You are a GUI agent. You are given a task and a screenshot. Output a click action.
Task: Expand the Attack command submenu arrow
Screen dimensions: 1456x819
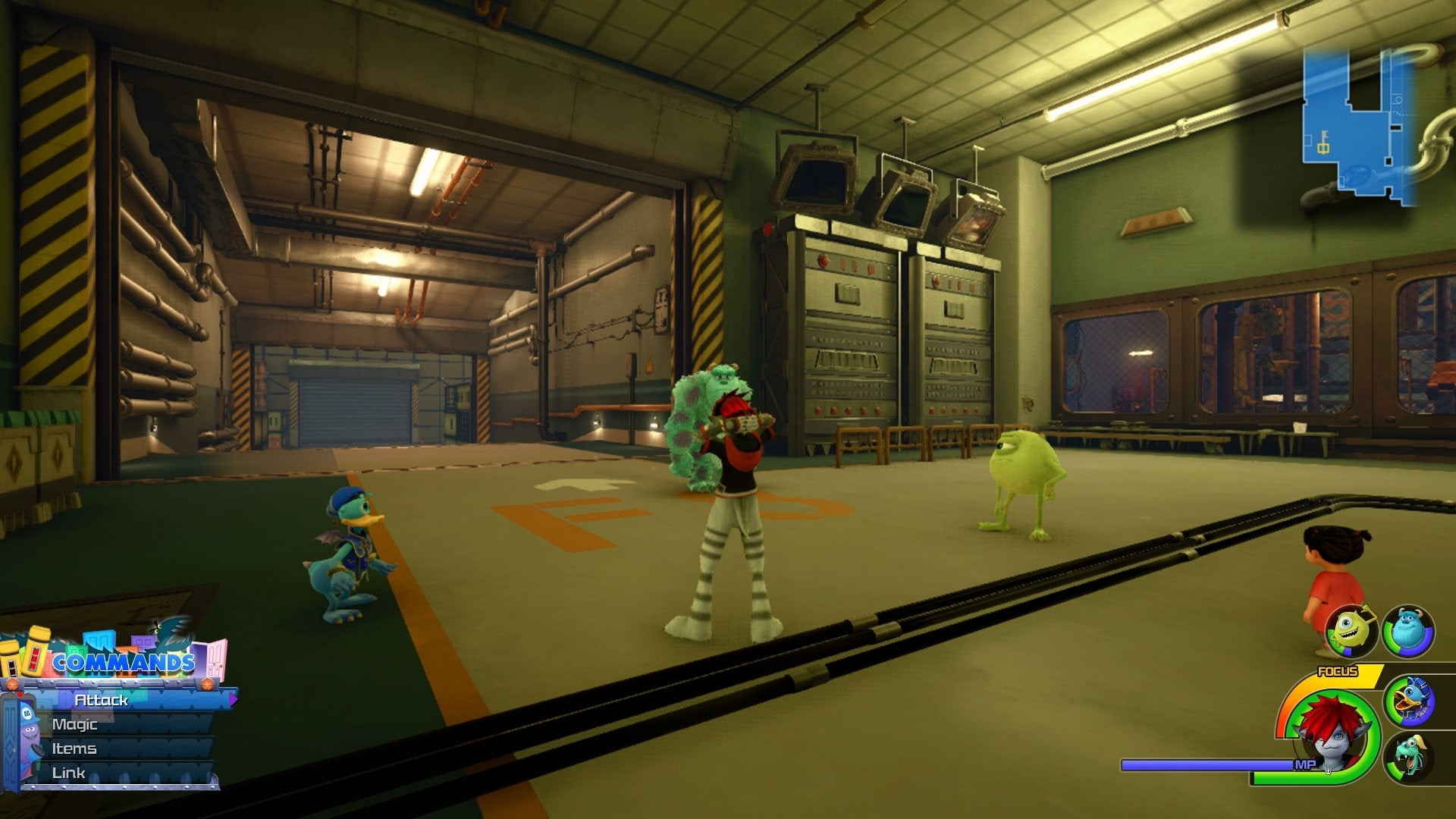tap(234, 698)
